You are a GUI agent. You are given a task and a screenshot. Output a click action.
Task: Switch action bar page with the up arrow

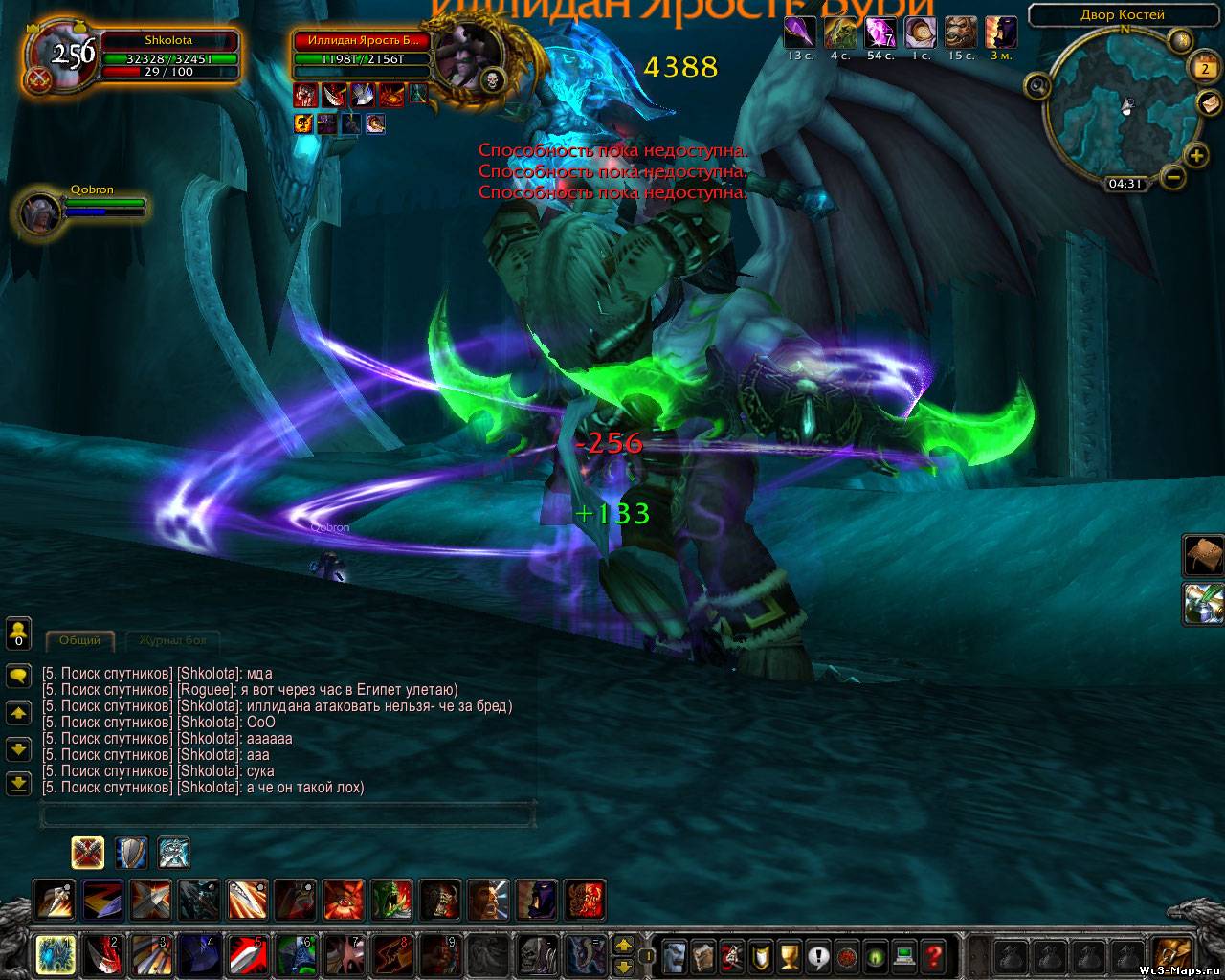pos(623,945)
